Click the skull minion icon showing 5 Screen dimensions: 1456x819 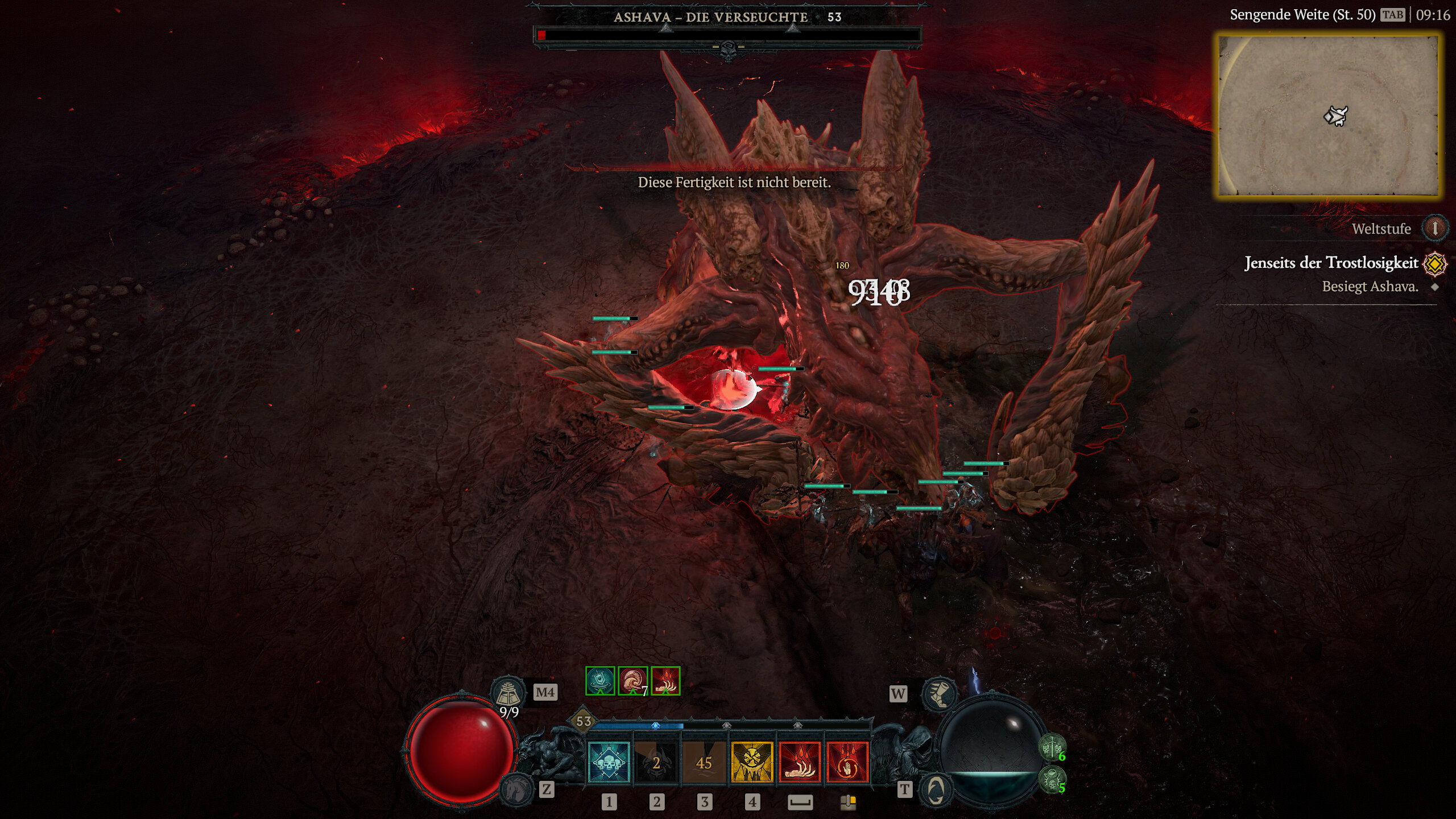point(1052,779)
